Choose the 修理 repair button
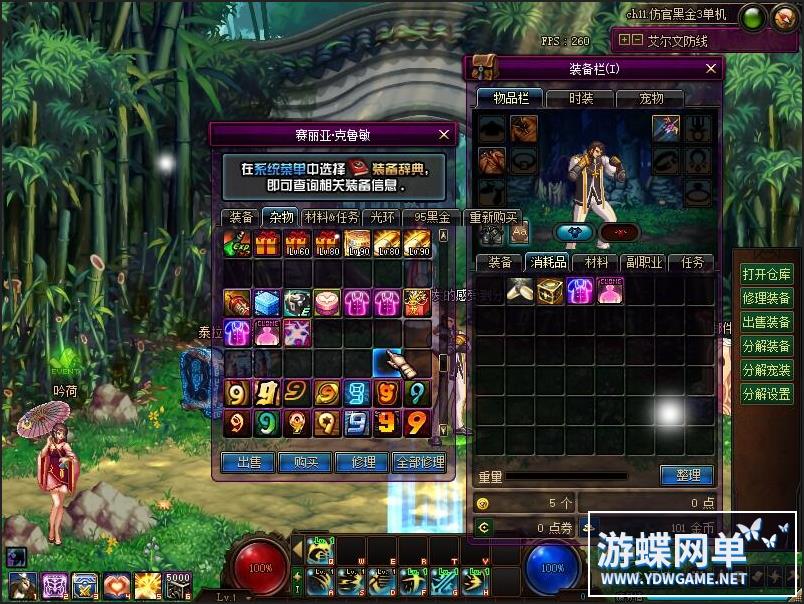Viewport: 804px width, 604px height. coord(362,462)
